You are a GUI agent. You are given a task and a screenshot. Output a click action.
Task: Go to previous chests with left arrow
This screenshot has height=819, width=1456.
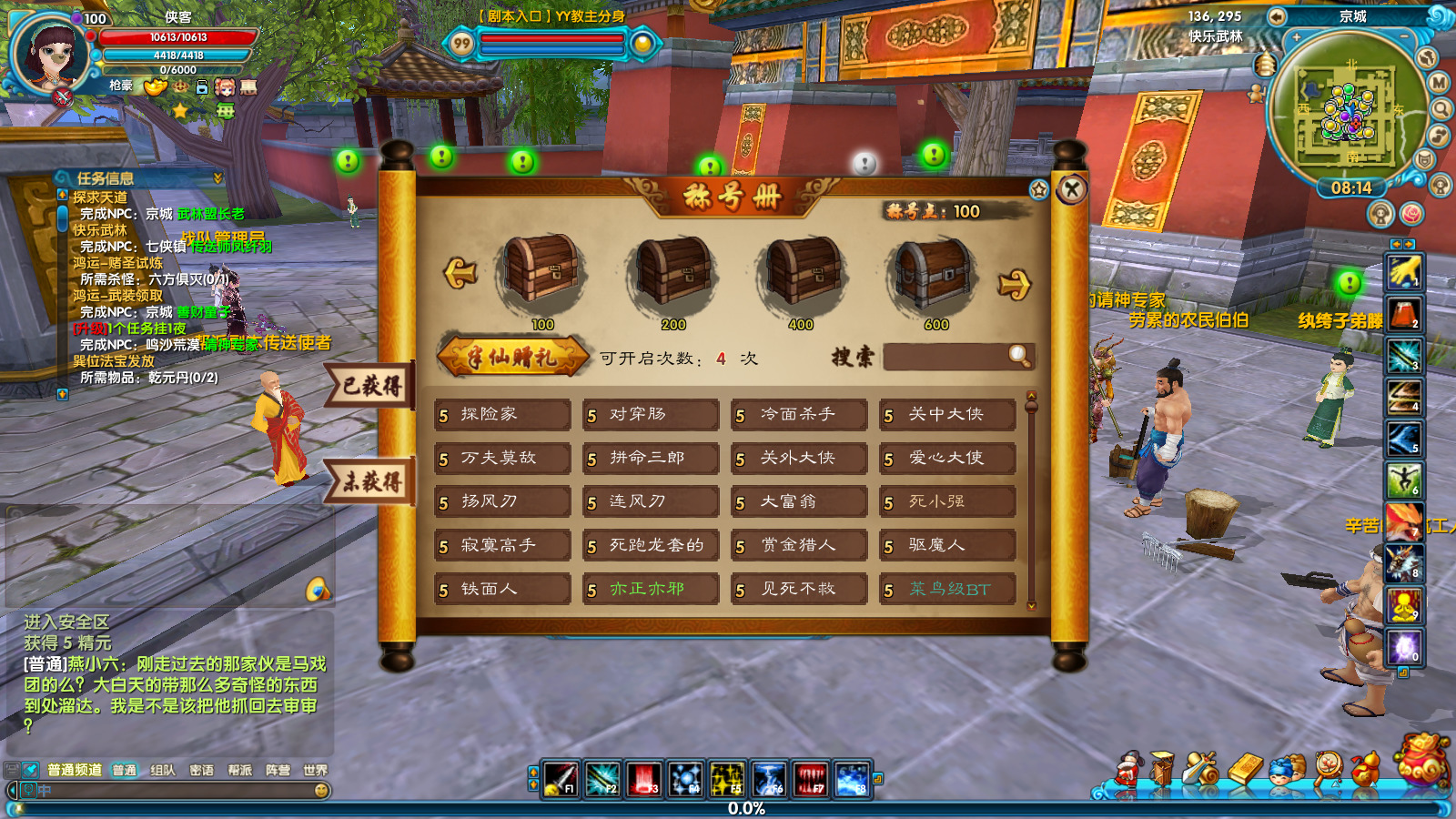click(461, 272)
